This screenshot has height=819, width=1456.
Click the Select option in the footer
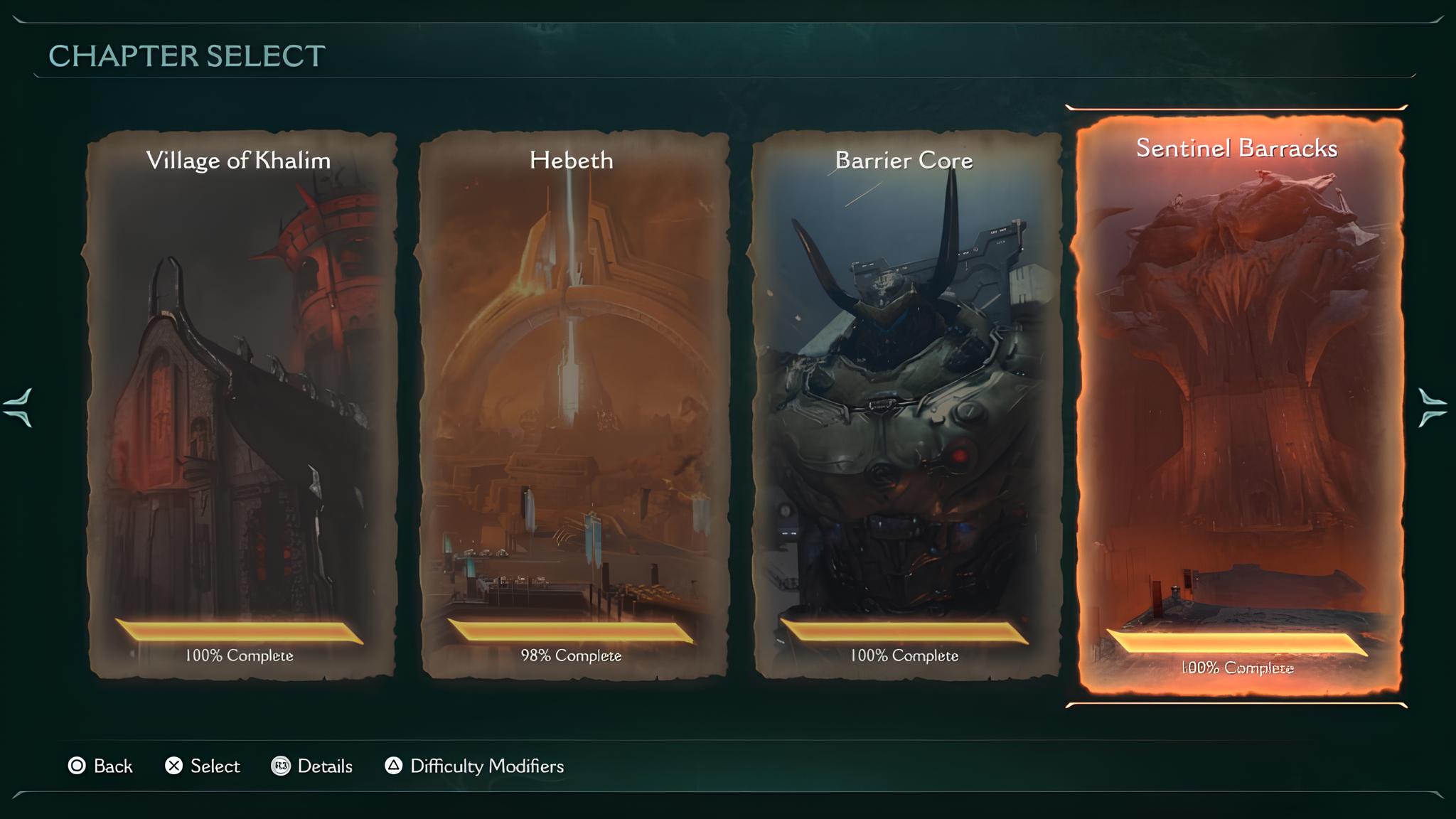[203, 766]
